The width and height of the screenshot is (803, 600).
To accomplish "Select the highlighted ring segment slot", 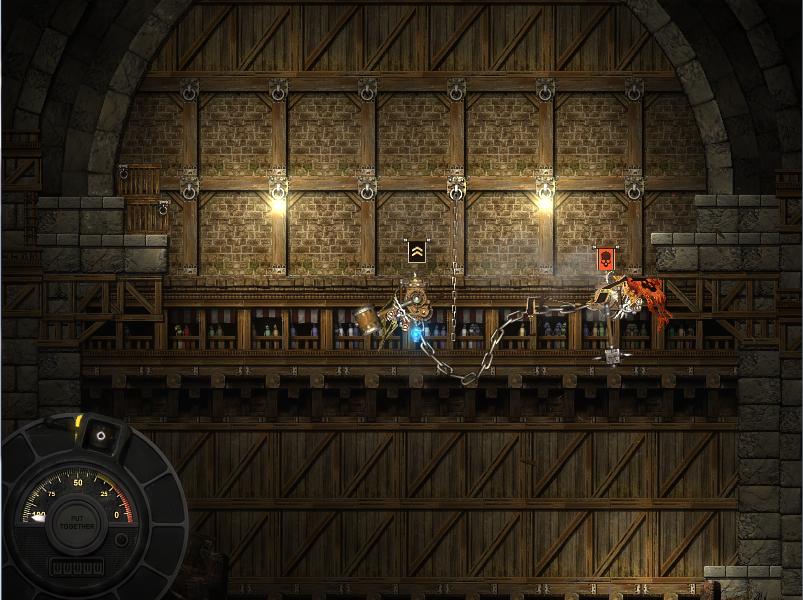I will 100,435.
